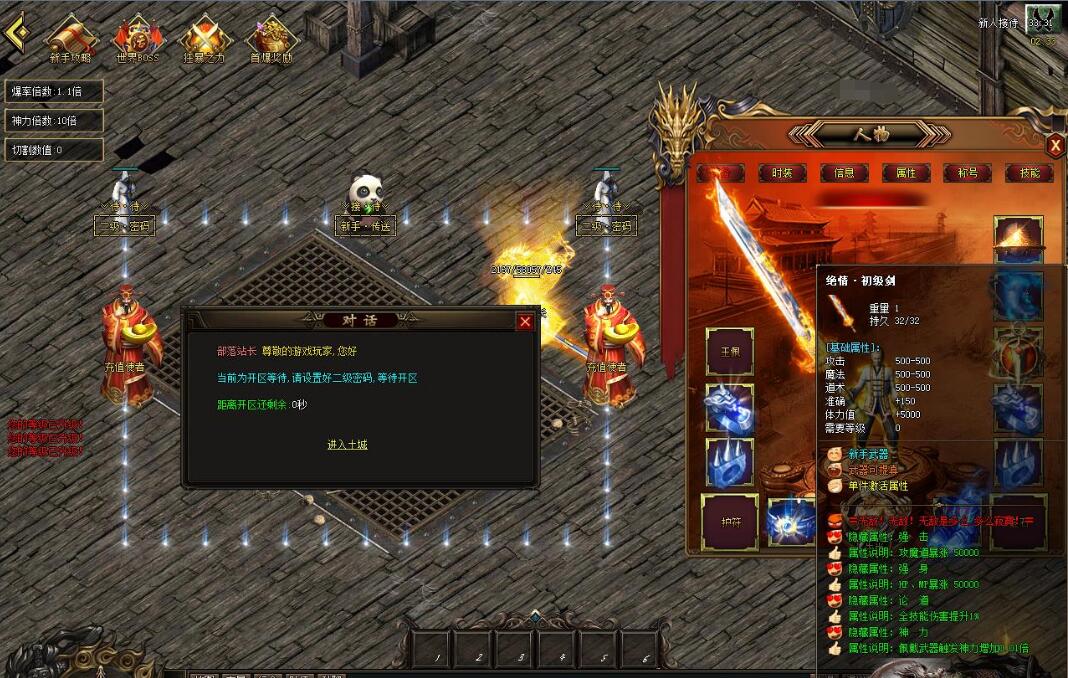
Task: Select the glowing helmet slot at top right
Action: (x=1018, y=240)
